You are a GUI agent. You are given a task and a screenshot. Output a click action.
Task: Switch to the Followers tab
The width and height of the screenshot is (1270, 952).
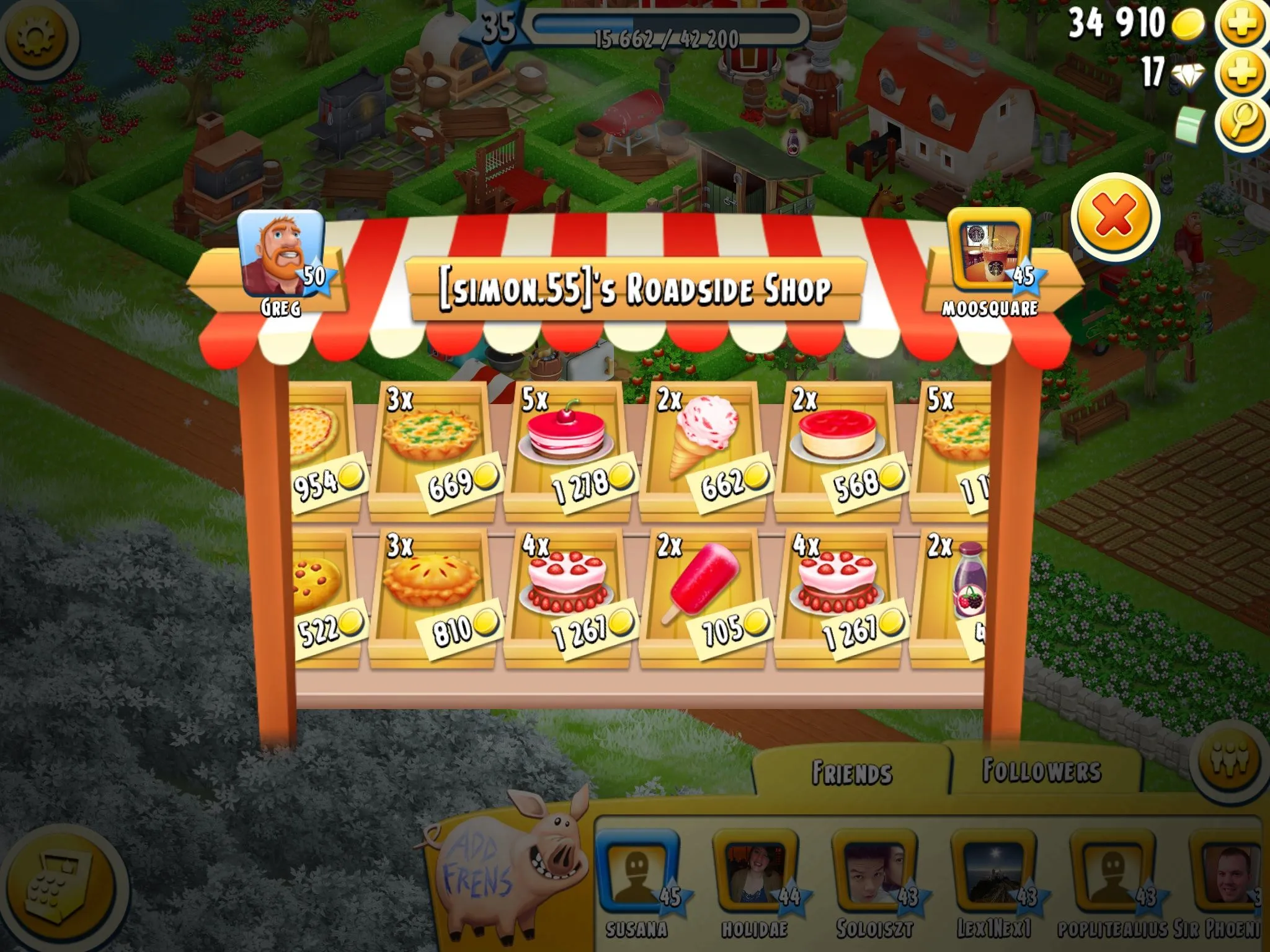tap(1042, 771)
